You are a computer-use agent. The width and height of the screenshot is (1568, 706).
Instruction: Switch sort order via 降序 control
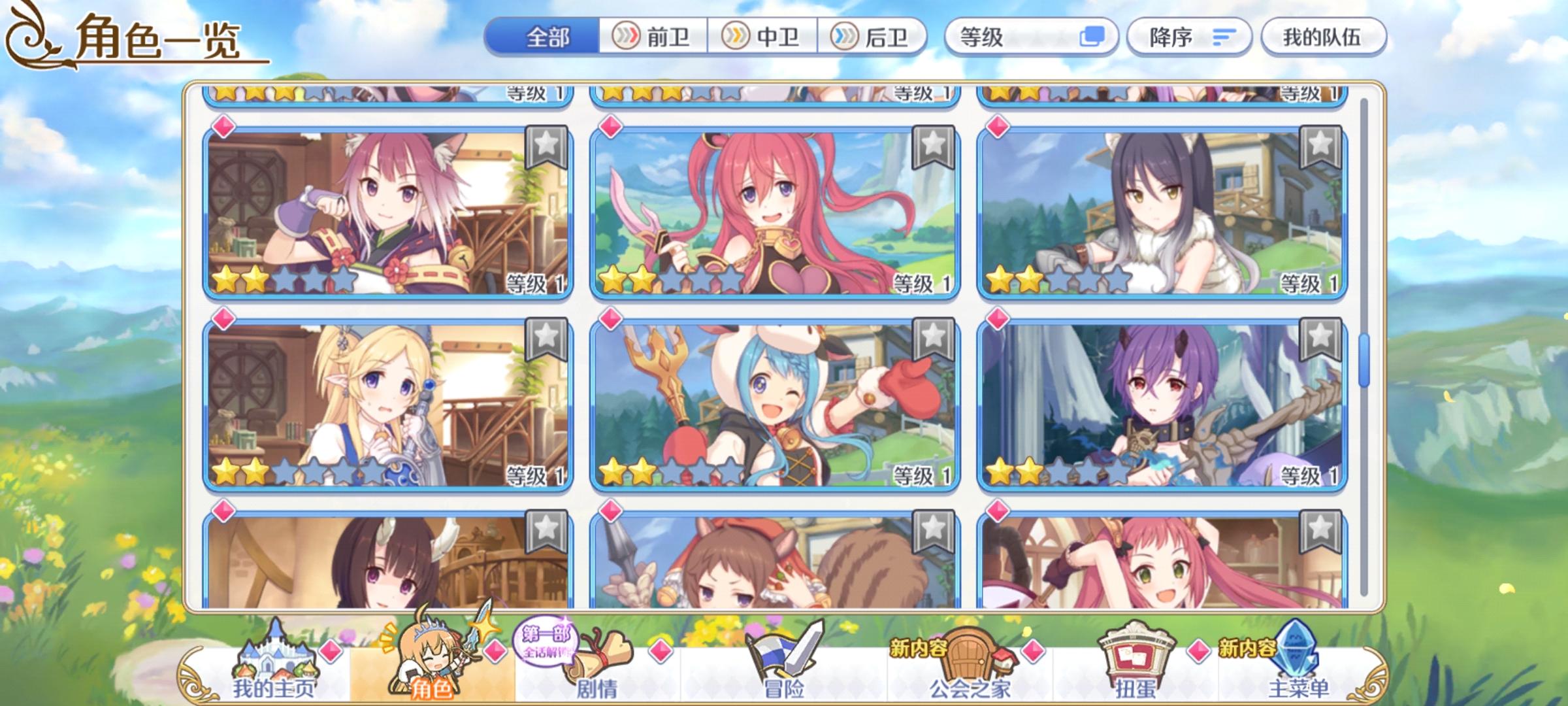point(1189,39)
